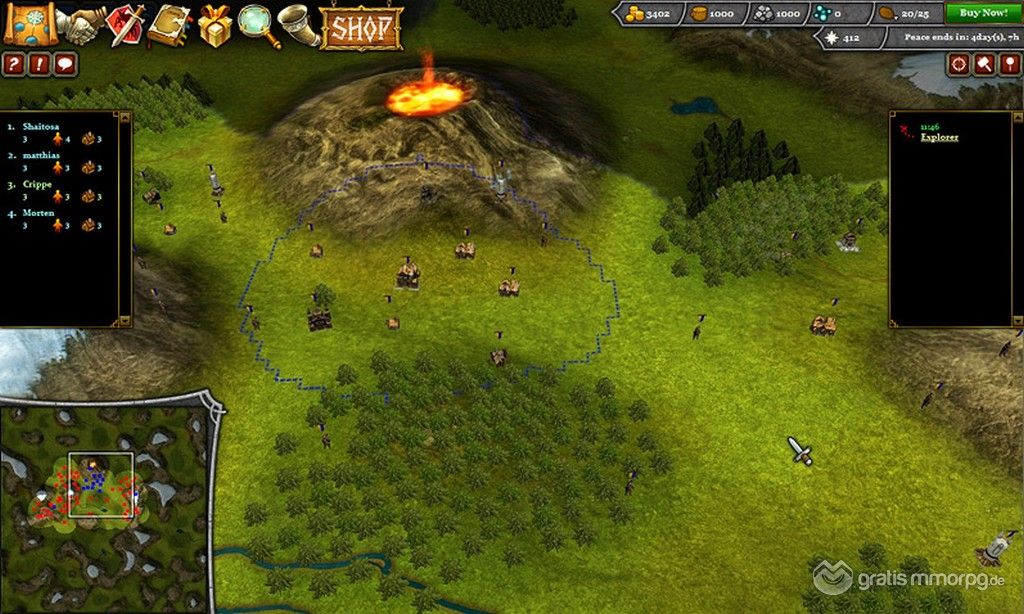Viewport: 1024px width, 614px height.
Task: Click the war horn icon
Action: (x=298, y=25)
